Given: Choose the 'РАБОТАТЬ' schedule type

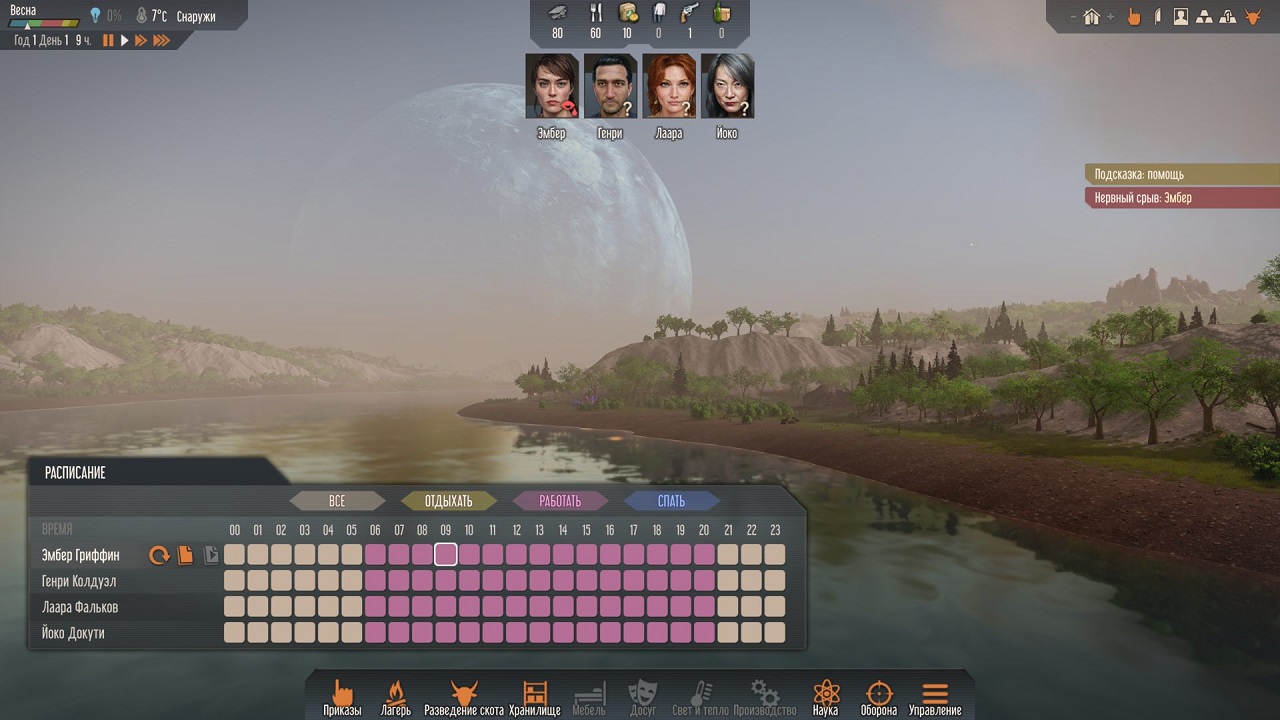Looking at the screenshot, I should tap(560, 501).
